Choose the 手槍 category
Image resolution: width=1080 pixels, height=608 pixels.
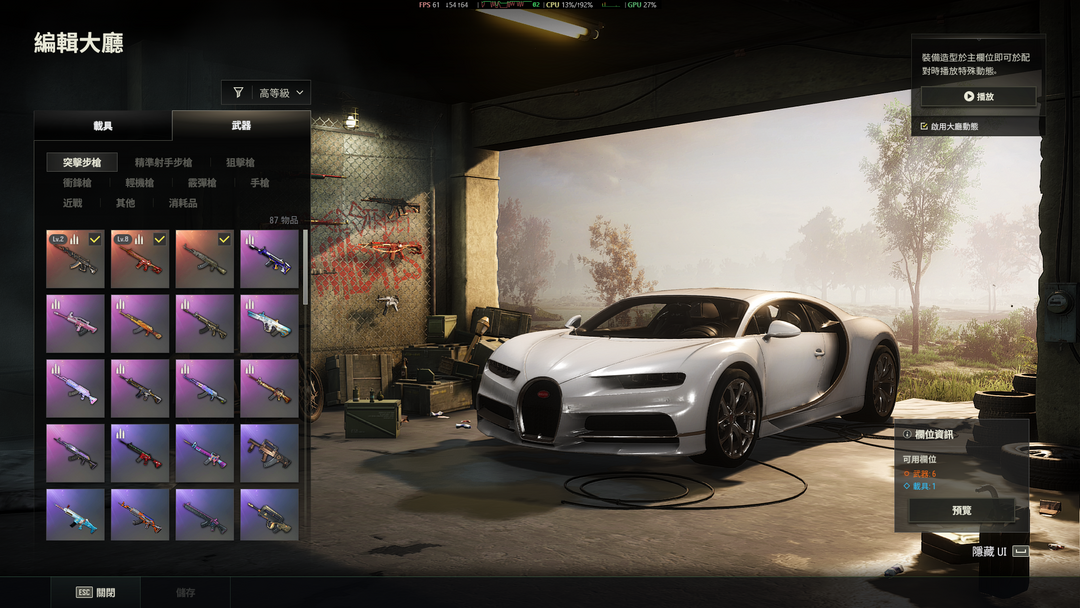click(x=259, y=183)
